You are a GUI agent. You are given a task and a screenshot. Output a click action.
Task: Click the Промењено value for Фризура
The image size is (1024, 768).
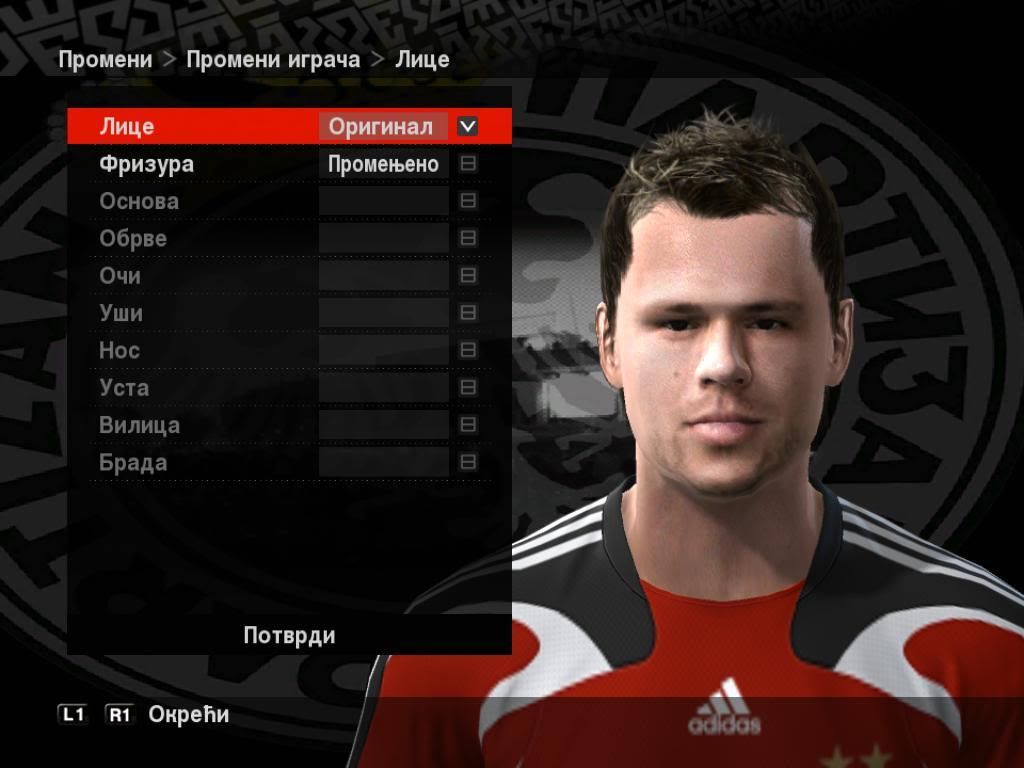[x=383, y=165]
